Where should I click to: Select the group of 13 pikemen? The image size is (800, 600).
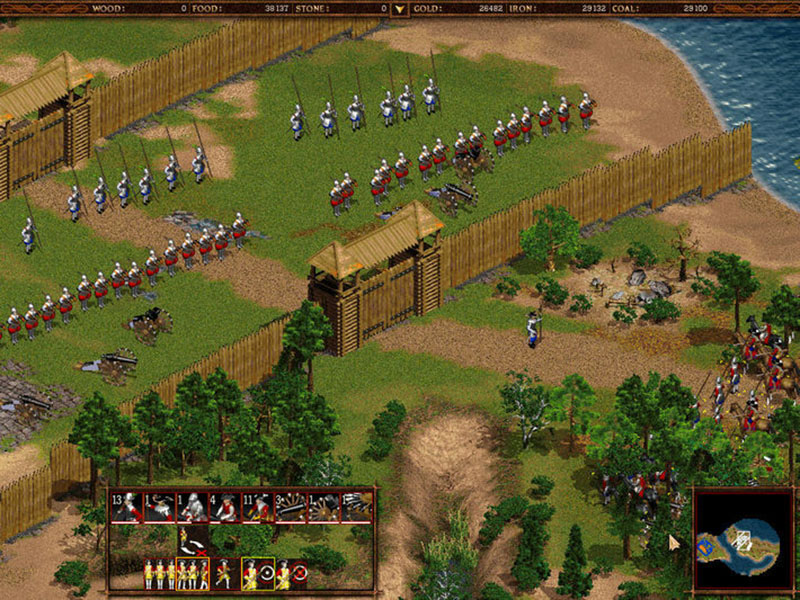pos(126,508)
